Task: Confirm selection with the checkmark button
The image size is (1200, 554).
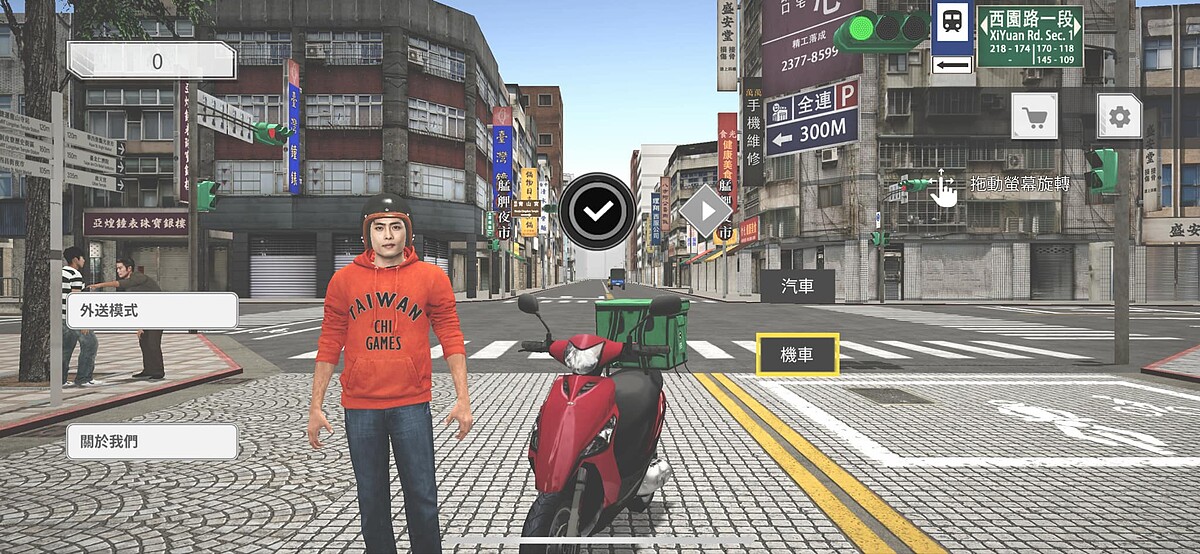Action: coord(598,211)
